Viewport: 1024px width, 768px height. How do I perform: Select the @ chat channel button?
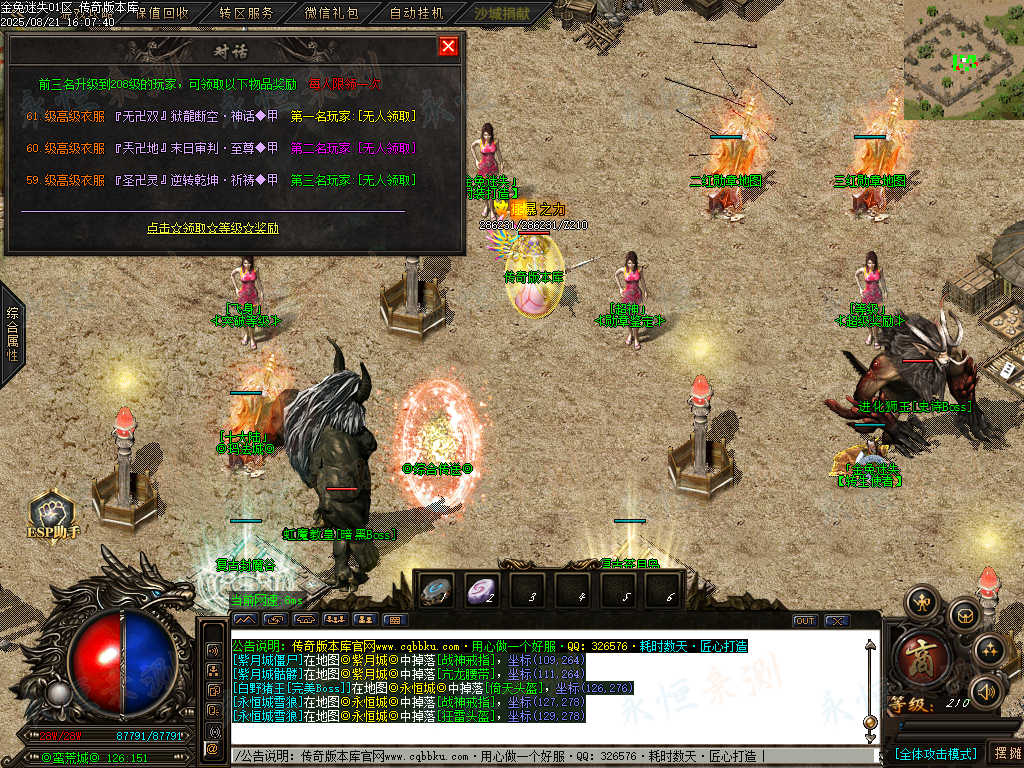(213, 748)
